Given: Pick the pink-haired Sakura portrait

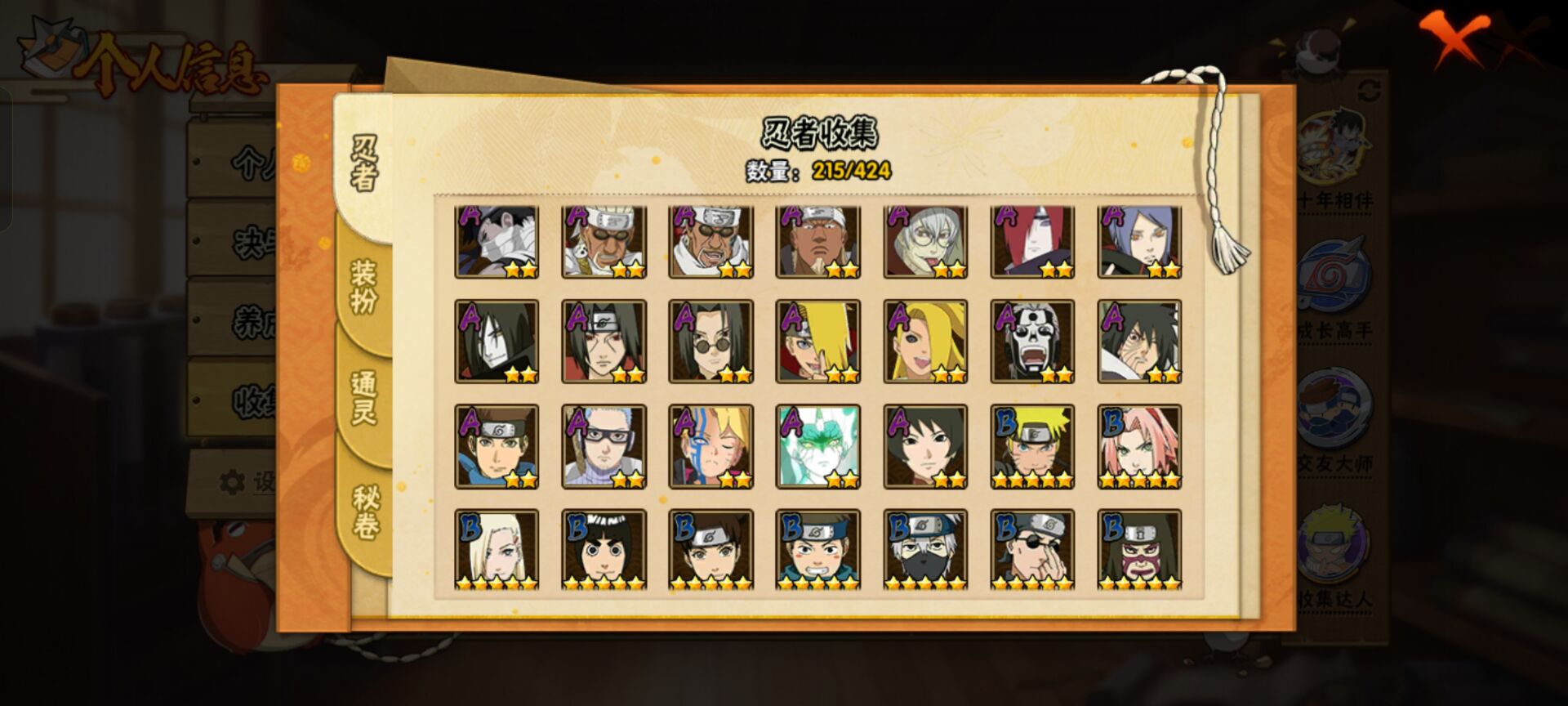Looking at the screenshot, I should click(x=1139, y=446).
